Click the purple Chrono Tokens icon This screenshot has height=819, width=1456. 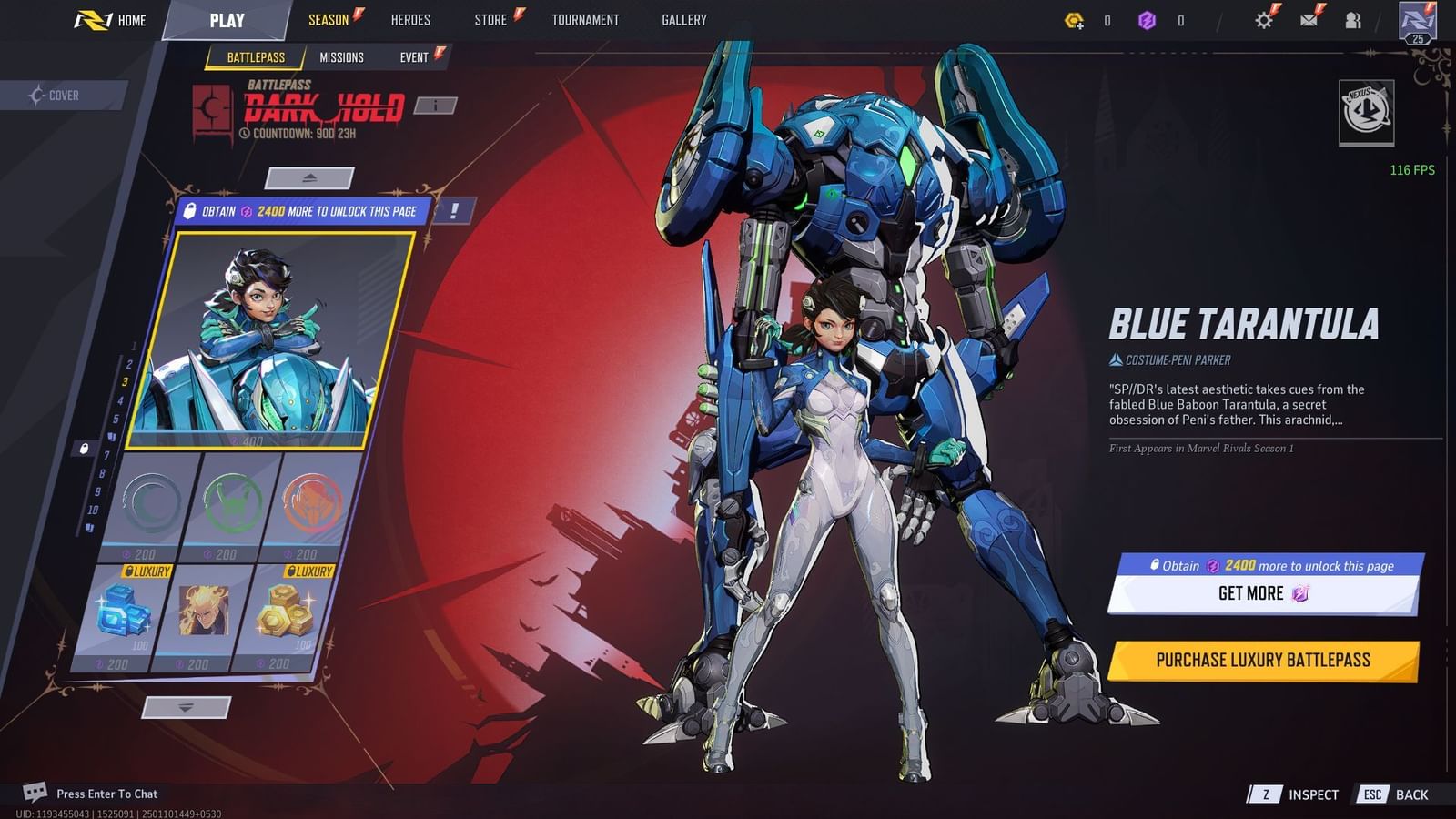[x=1145, y=18]
